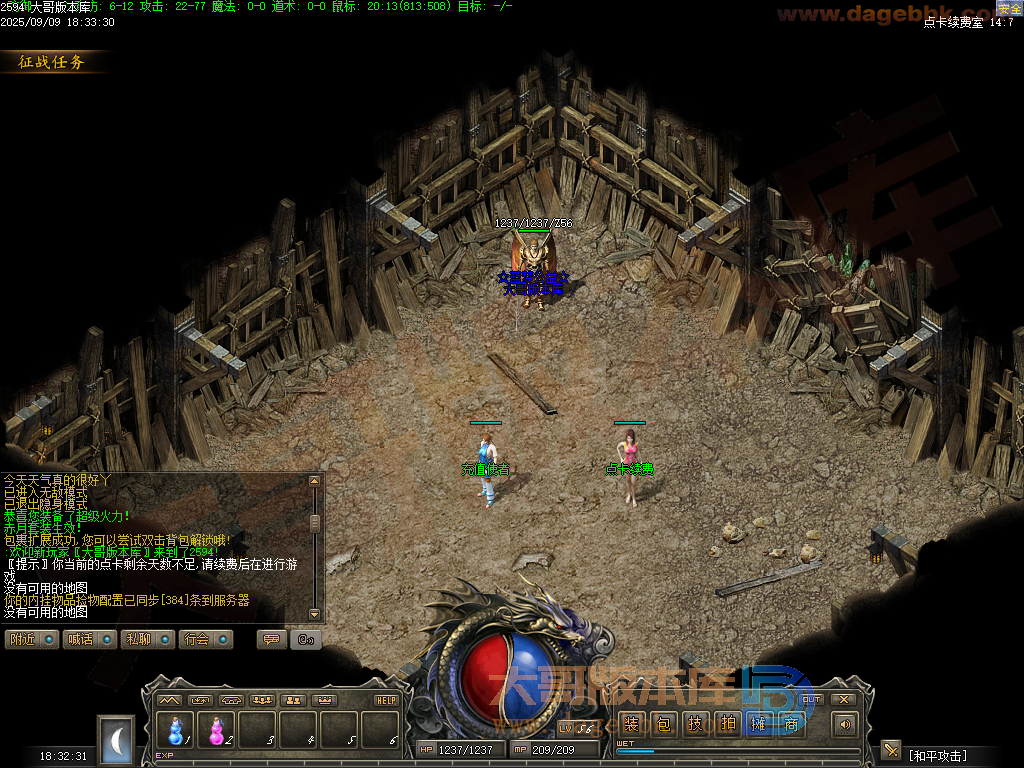Click the speech bubble chat button
This screenshot has height=768, width=1024.
click(271, 639)
